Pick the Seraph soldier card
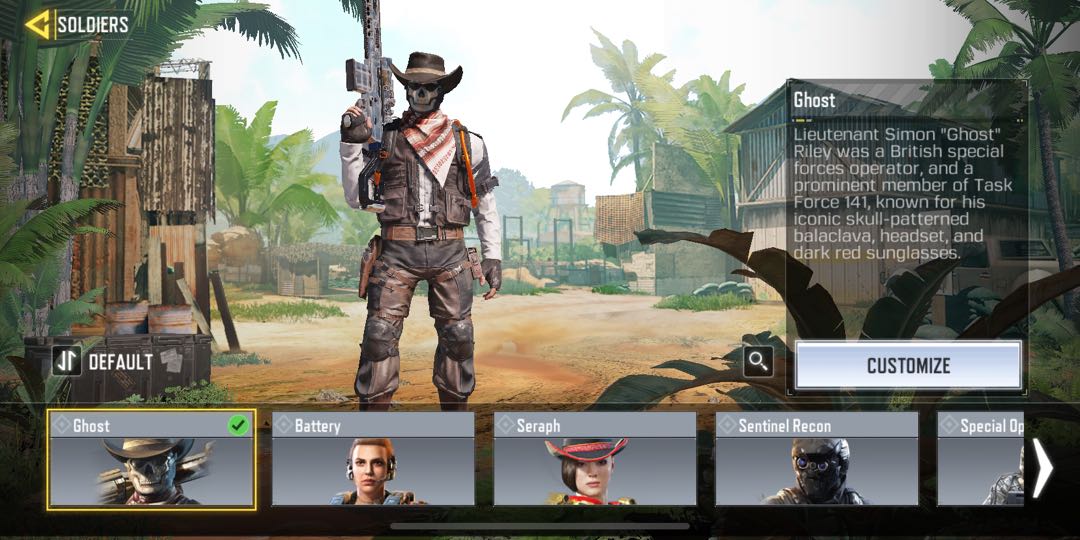Viewport: 1080px width, 540px height. (x=595, y=459)
